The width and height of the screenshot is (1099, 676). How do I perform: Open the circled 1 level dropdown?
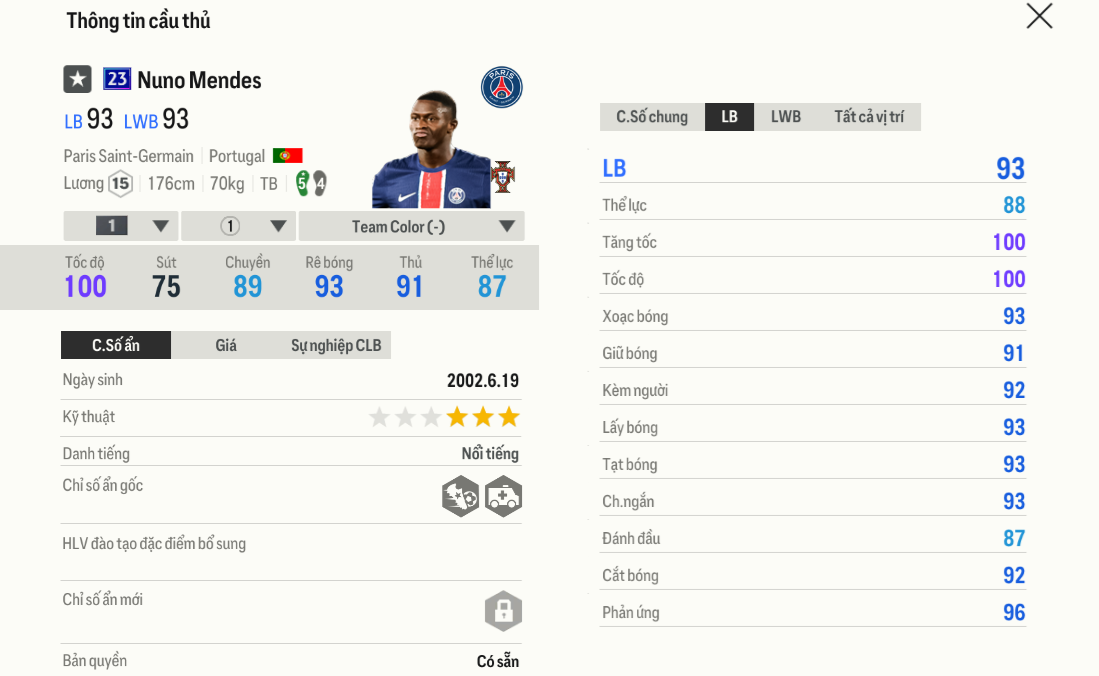[238, 226]
